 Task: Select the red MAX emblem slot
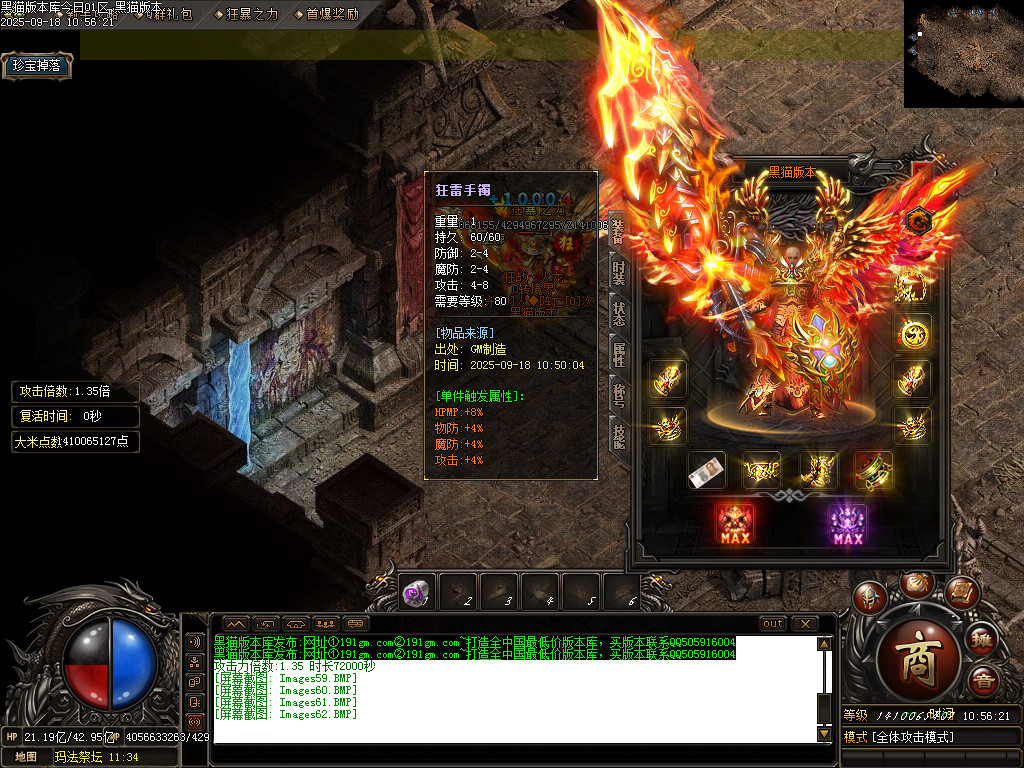[735, 523]
